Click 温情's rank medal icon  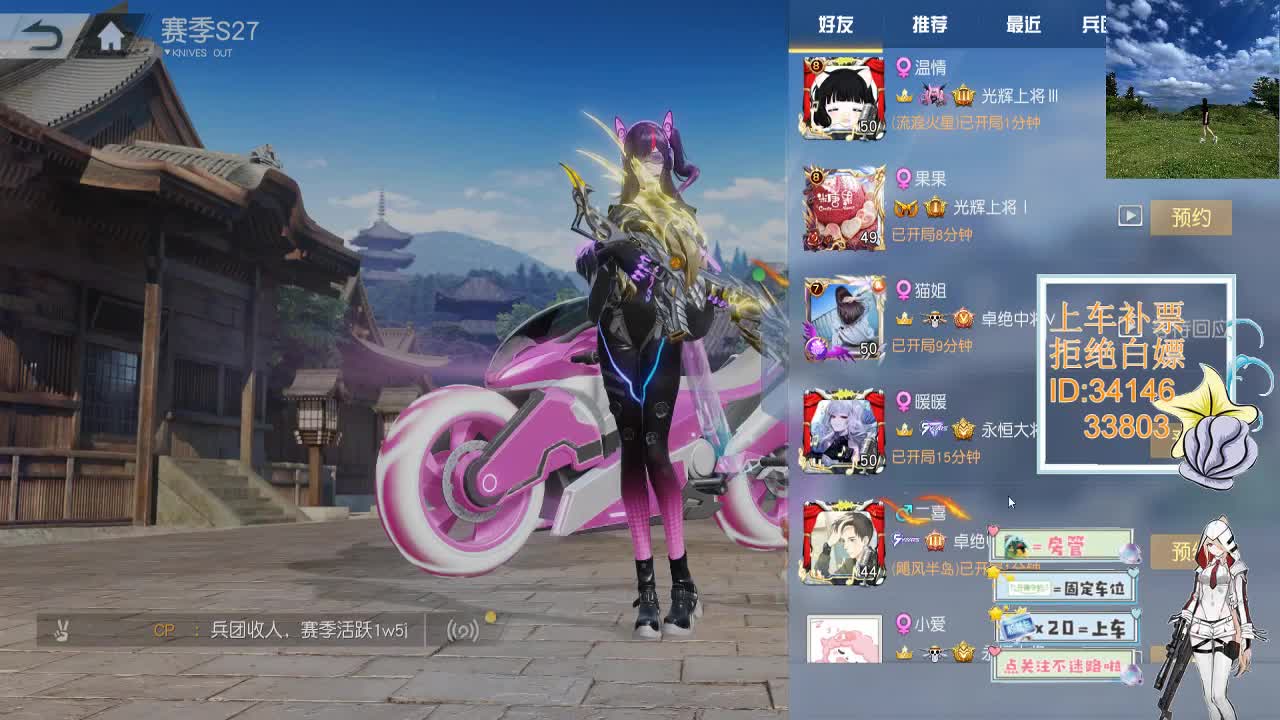(964, 95)
